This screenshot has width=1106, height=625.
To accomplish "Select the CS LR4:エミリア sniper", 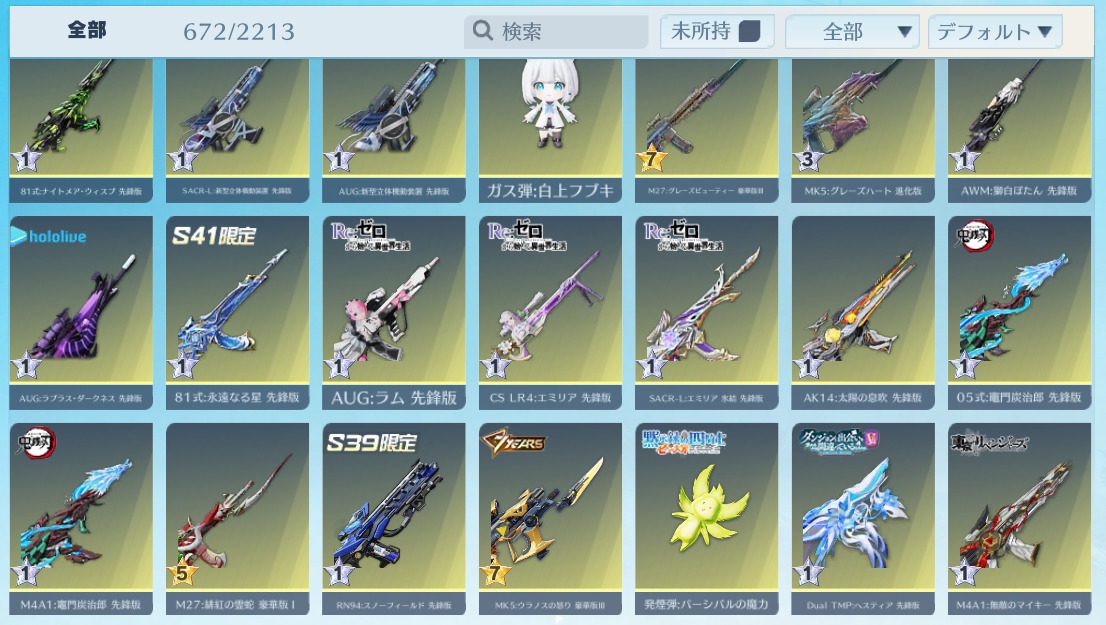I will [x=550, y=310].
